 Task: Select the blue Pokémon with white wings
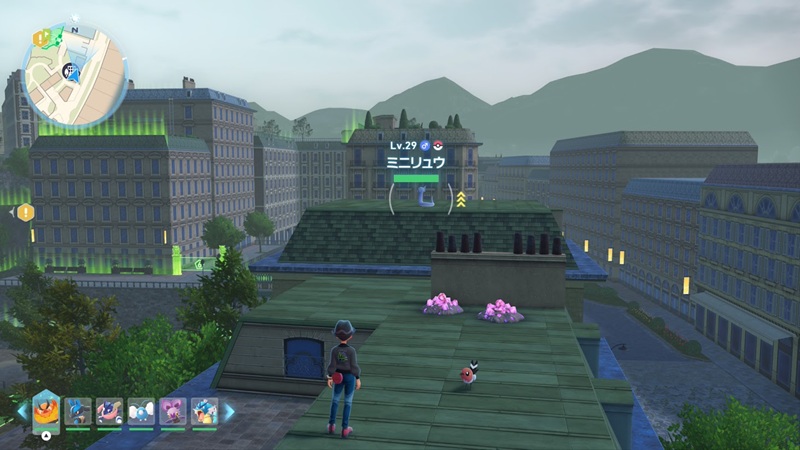(141, 411)
